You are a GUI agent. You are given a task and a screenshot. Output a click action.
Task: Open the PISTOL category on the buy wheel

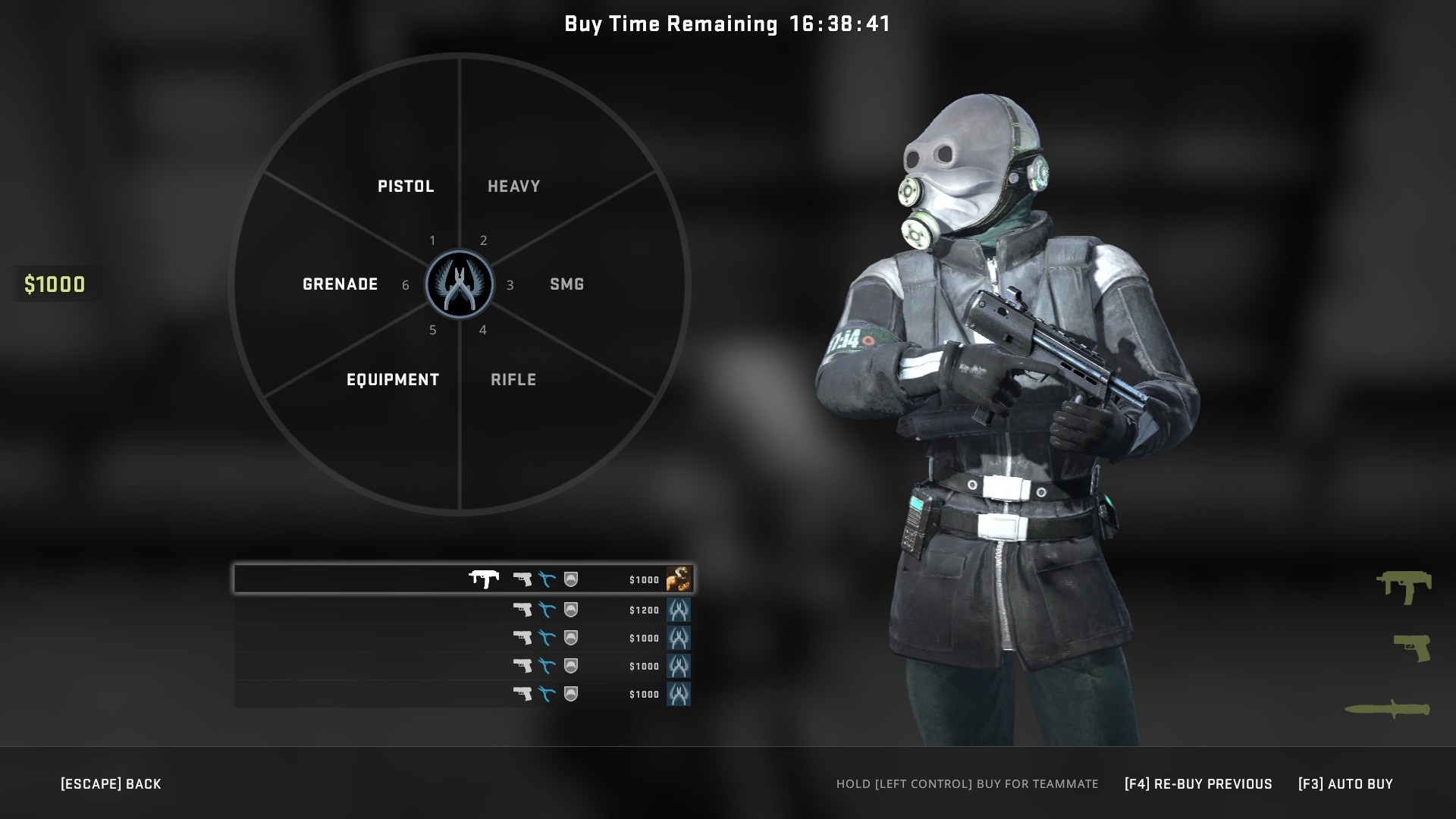[406, 186]
